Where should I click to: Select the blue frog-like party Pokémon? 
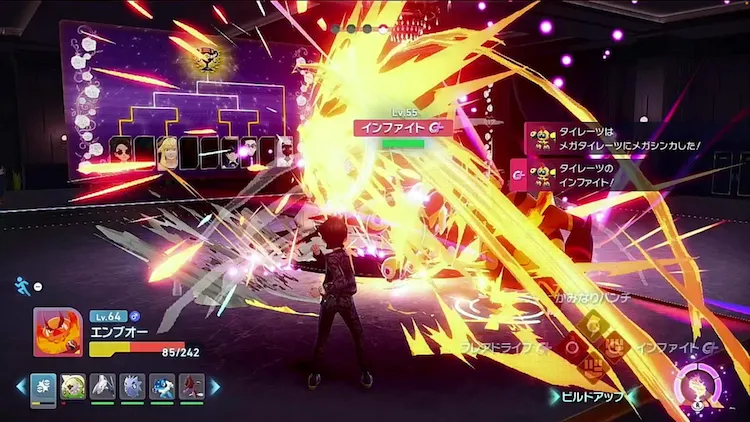162,387
